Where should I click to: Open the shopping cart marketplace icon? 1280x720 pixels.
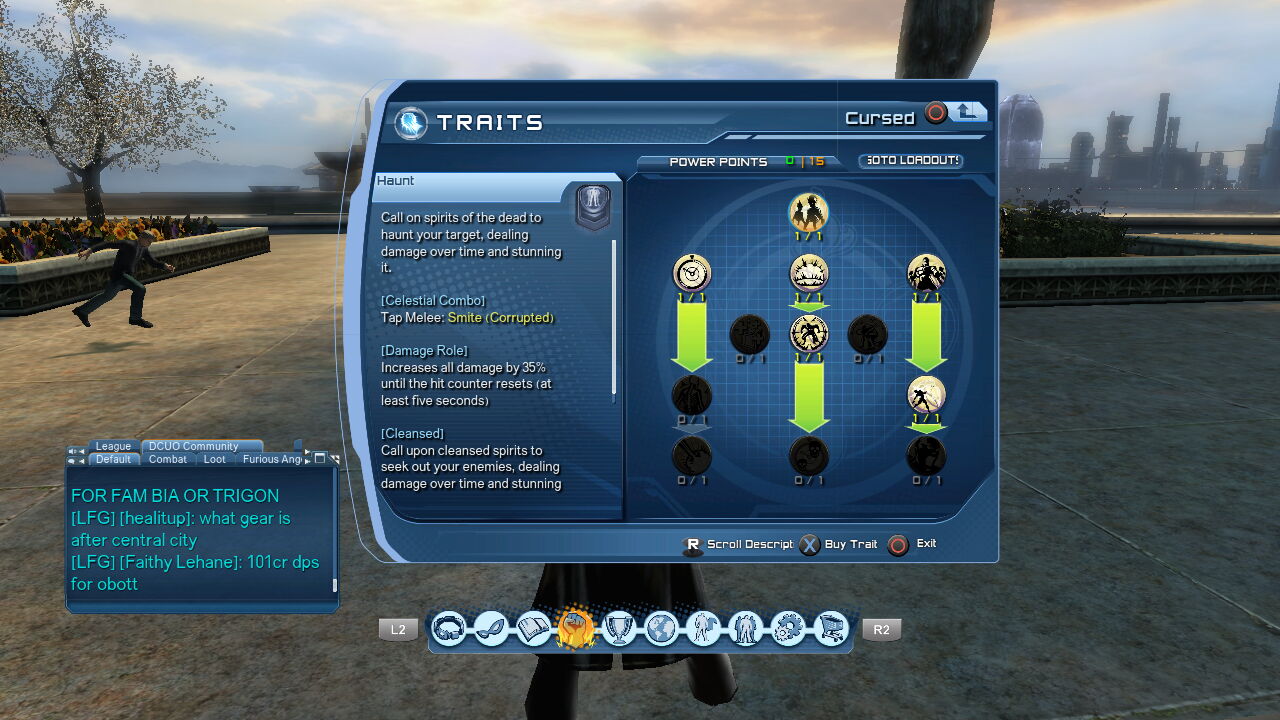click(x=831, y=629)
